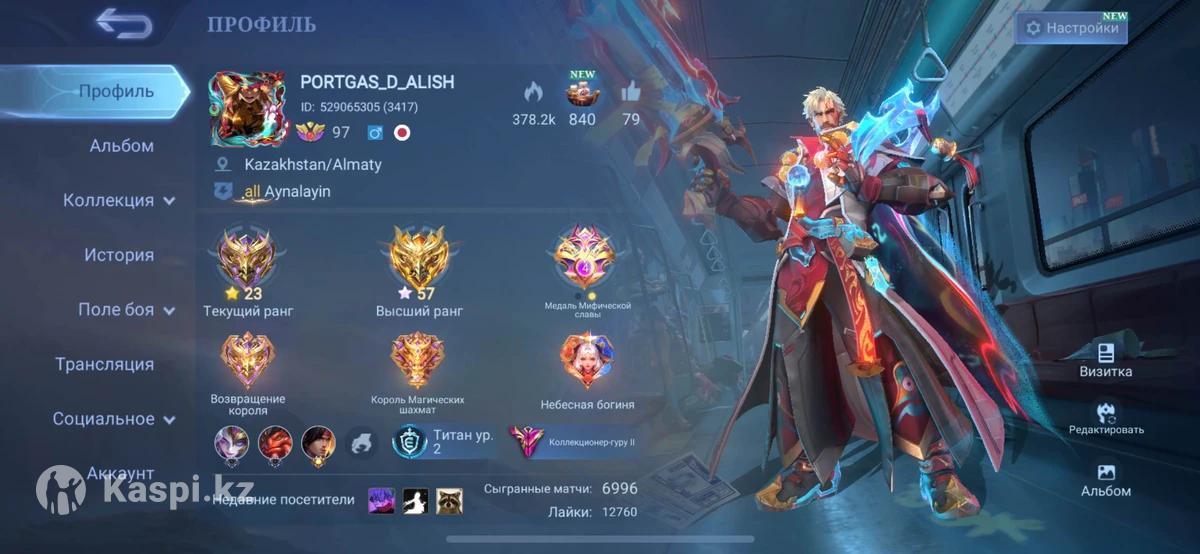Switch to the Трансляция tab
The width and height of the screenshot is (1200, 554).
104,364
